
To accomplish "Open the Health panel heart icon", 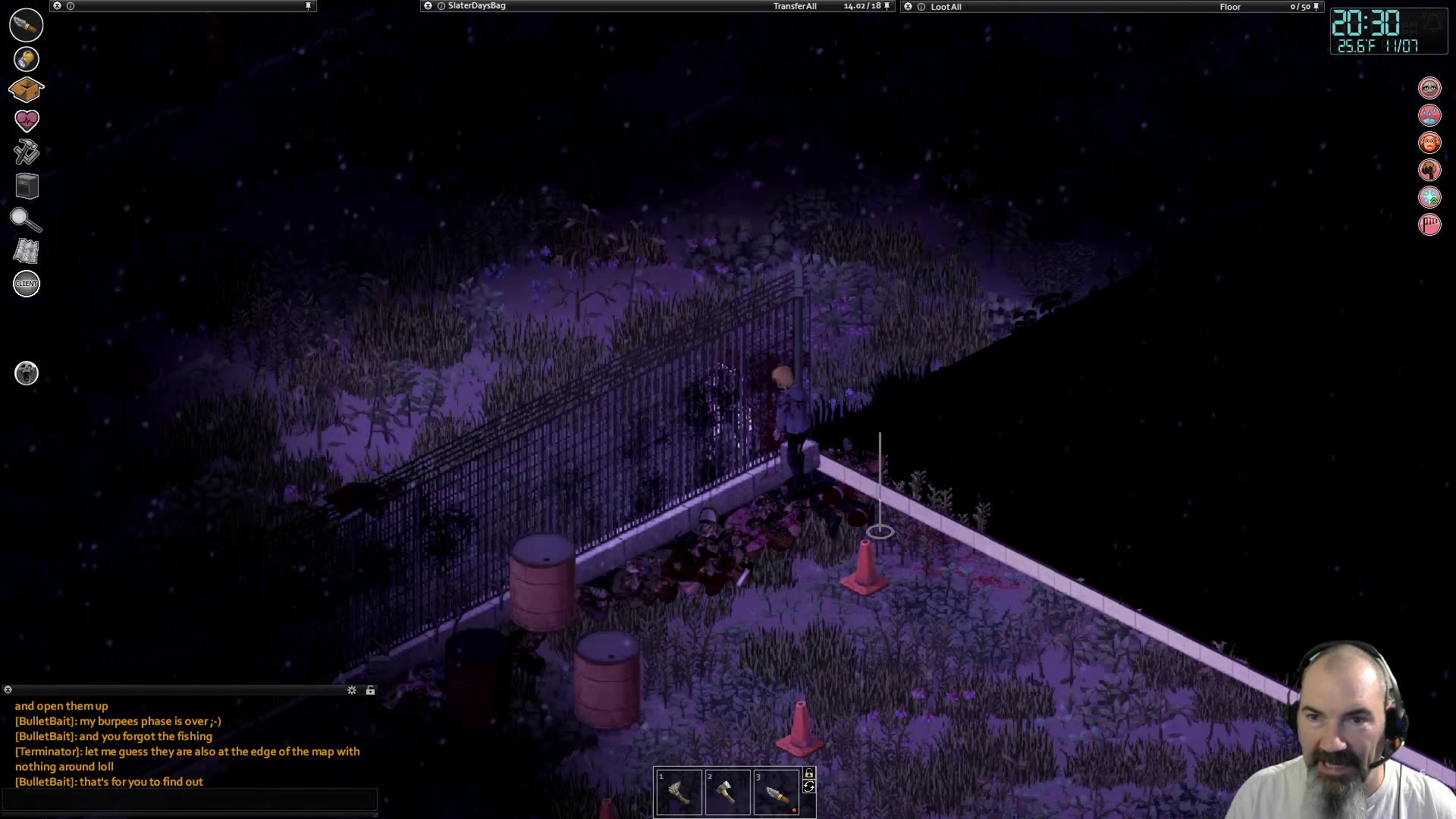I will coord(26,119).
